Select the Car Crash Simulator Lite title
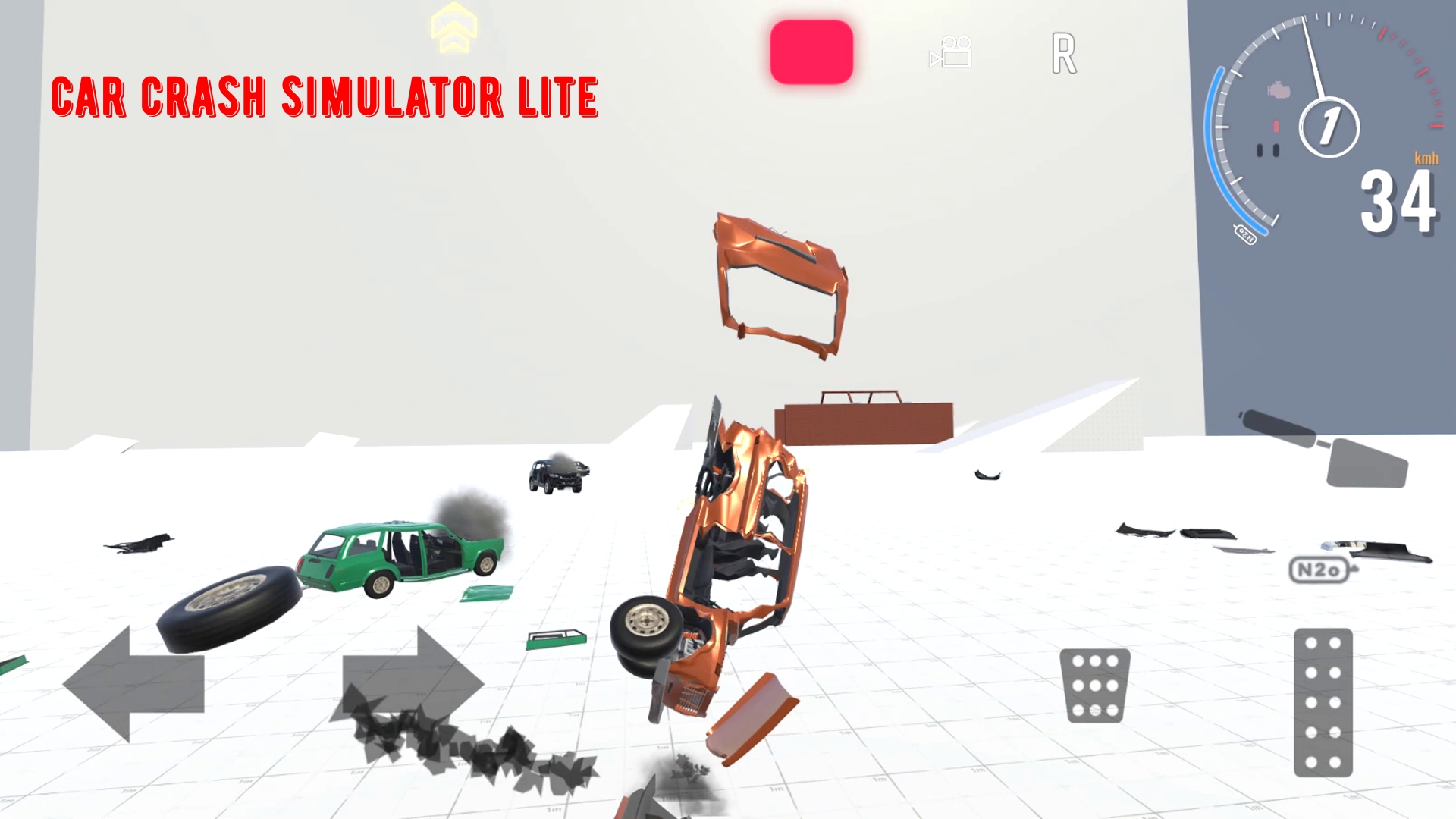This screenshot has width=1456, height=819. pyautogui.click(x=326, y=96)
